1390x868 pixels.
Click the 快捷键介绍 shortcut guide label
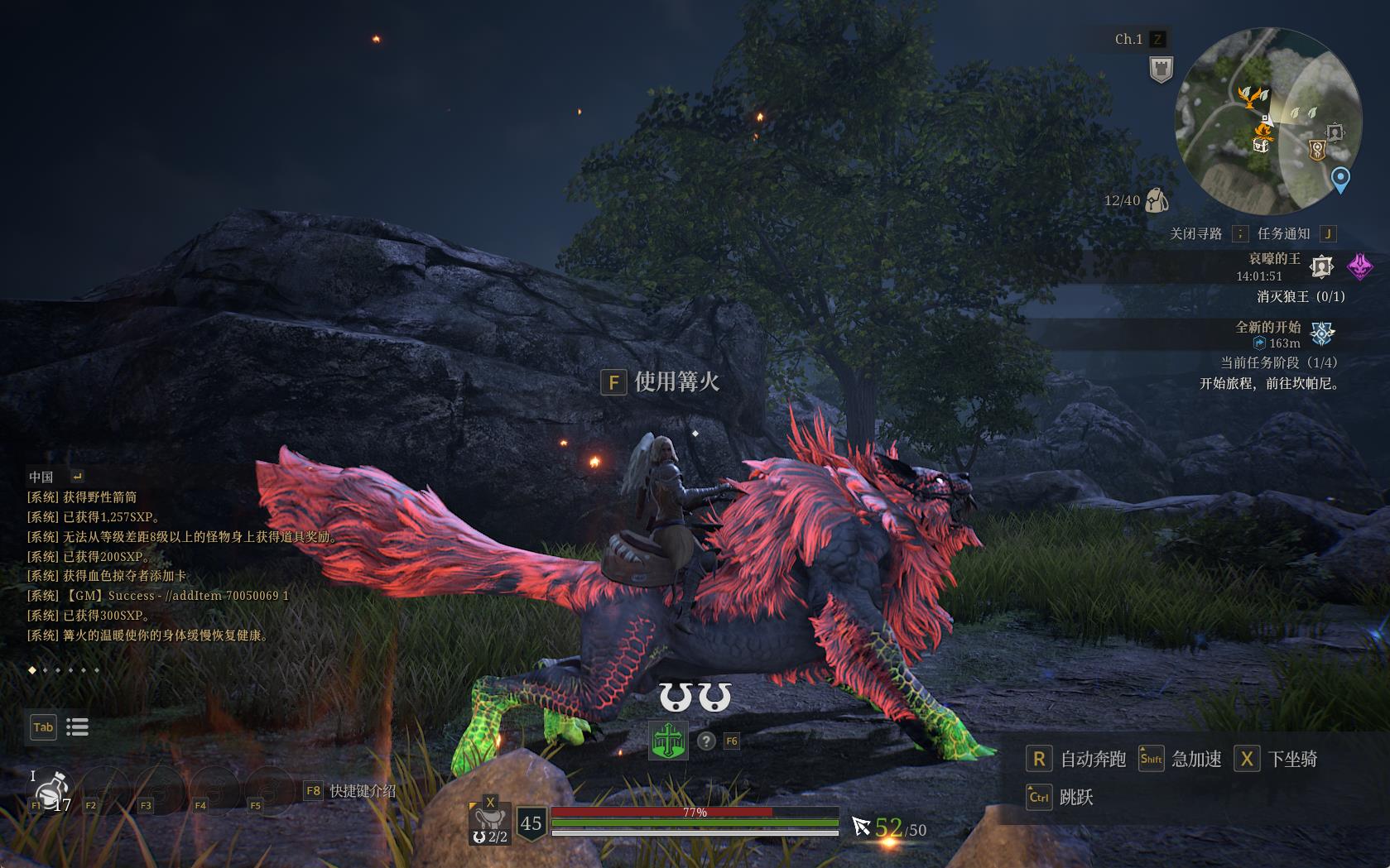tap(363, 791)
